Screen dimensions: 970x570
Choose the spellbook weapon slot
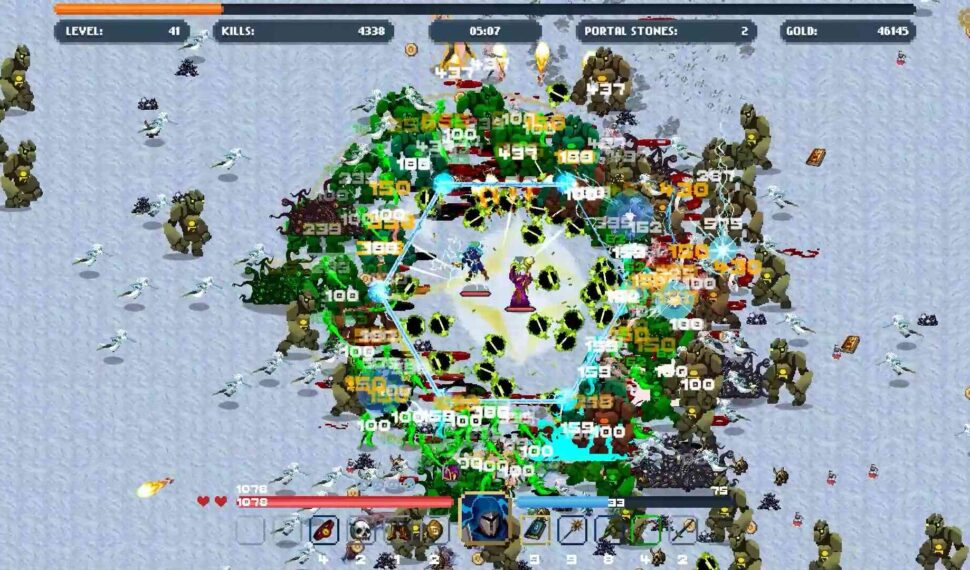pos(535,530)
